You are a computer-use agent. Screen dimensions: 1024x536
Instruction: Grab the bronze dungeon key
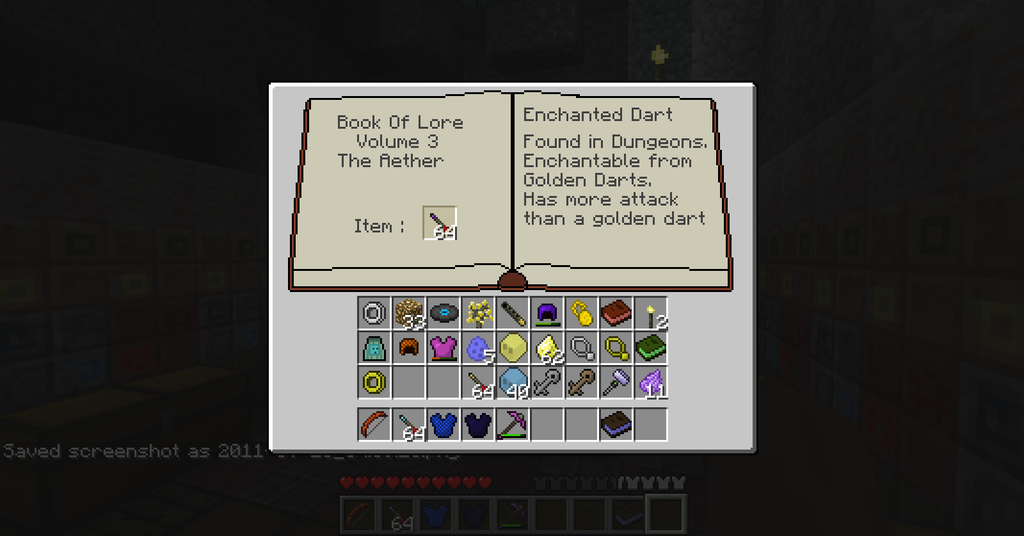tap(581, 381)
